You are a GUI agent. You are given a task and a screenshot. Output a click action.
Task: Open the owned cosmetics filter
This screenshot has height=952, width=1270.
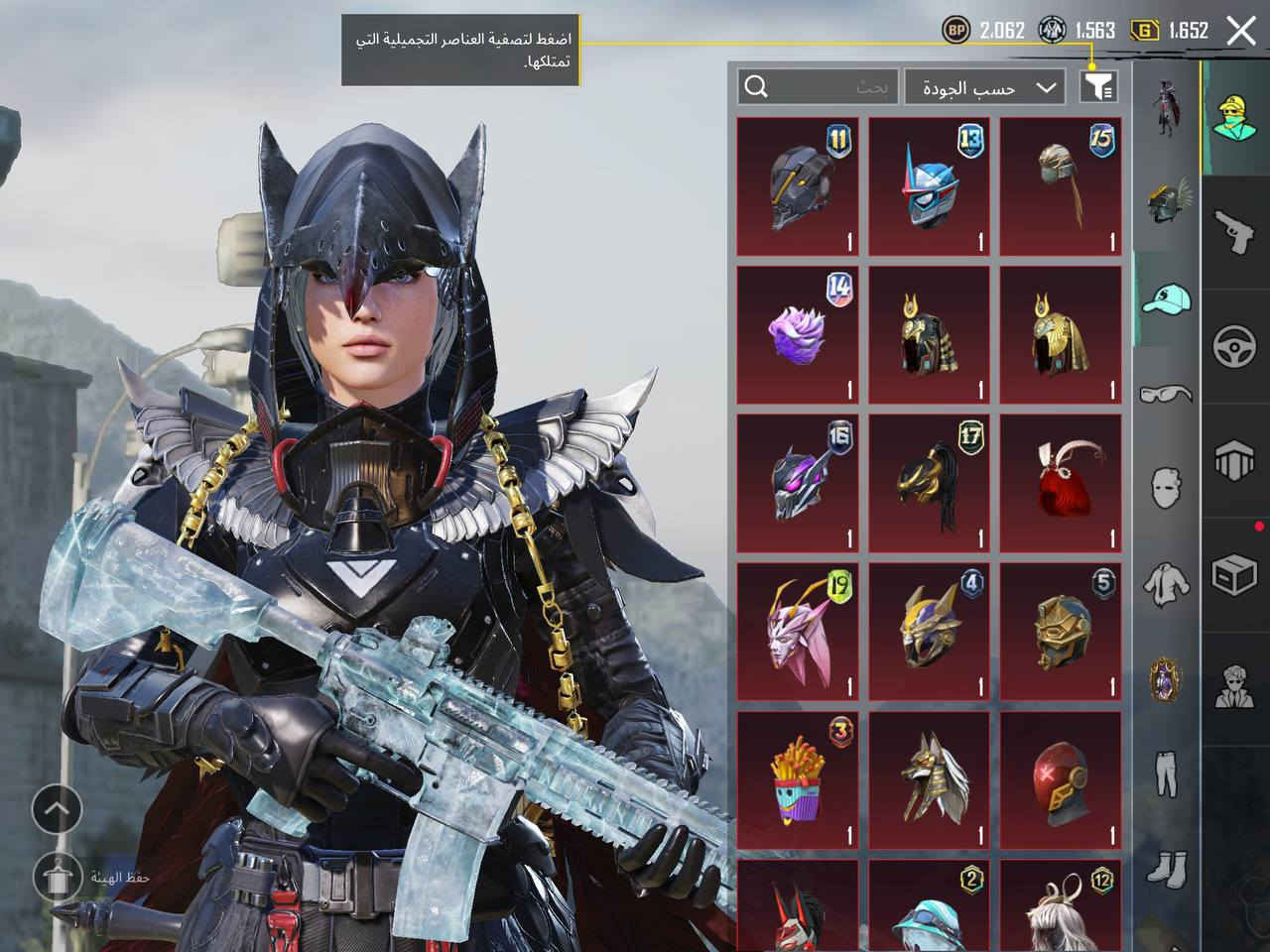click(x=1098, y=87)
